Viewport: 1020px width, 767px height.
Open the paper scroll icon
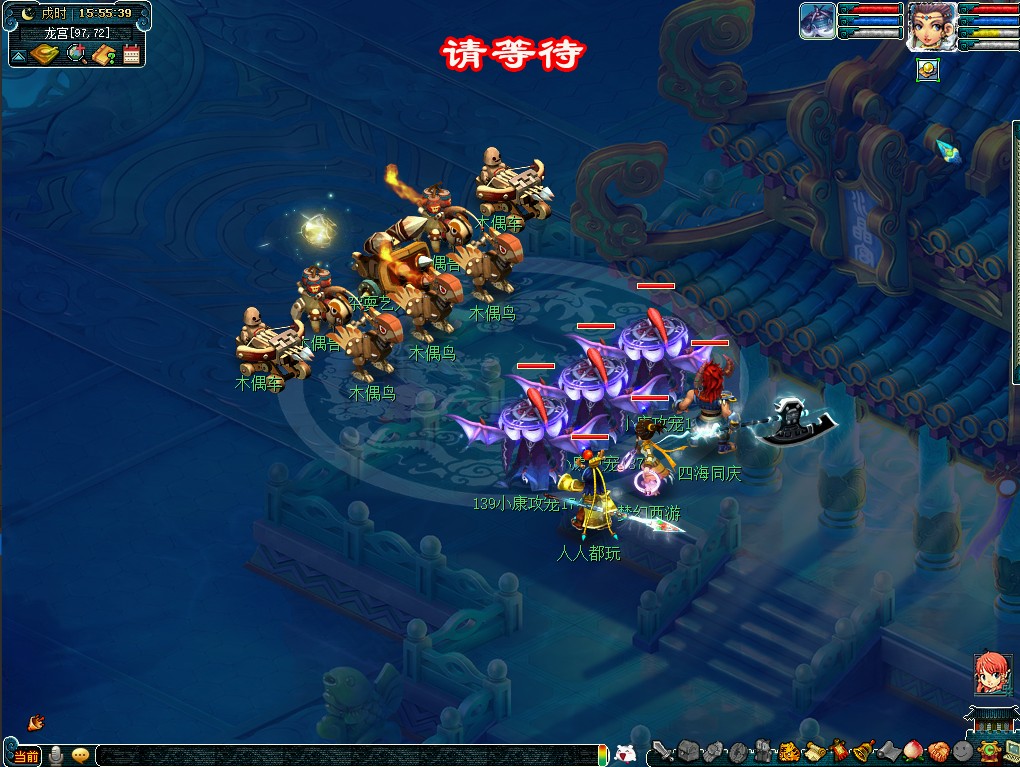tap(813, 752)
